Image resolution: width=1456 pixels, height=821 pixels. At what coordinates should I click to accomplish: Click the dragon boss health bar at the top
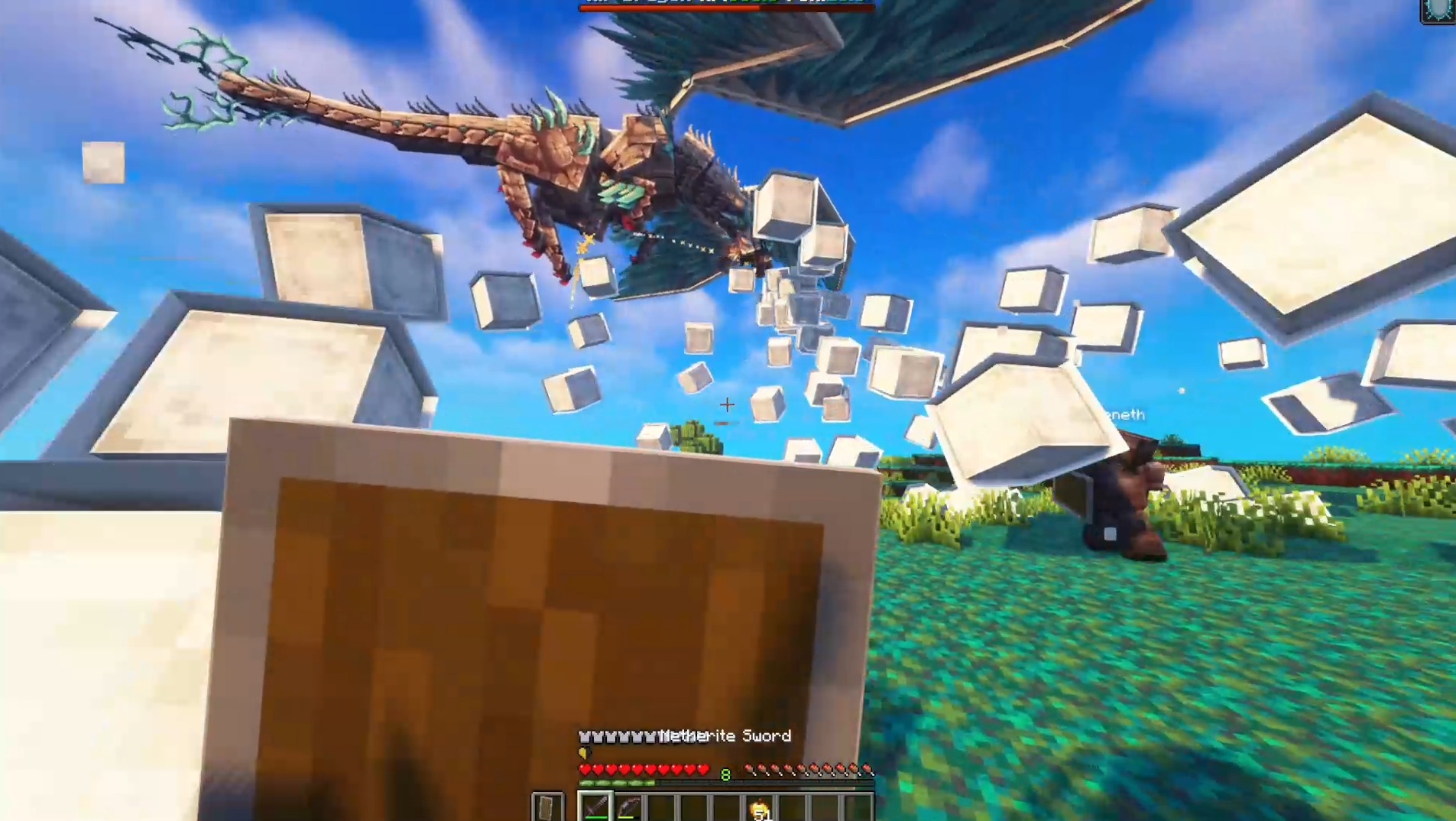pyautogui.click(x=726, y=8)
